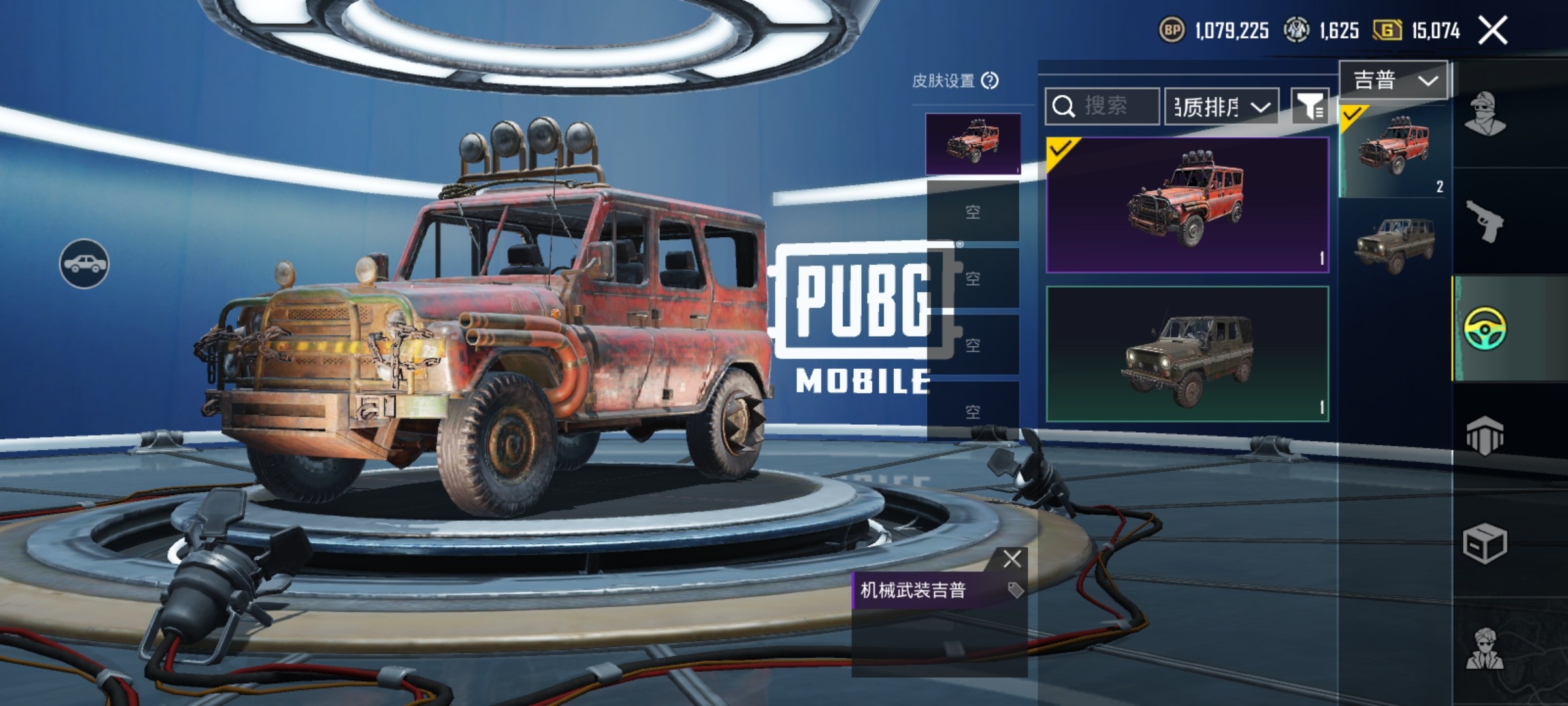Choose the olive green jeep skin card
Viewport: 1568px width, 706px height.
point(1187,354)
